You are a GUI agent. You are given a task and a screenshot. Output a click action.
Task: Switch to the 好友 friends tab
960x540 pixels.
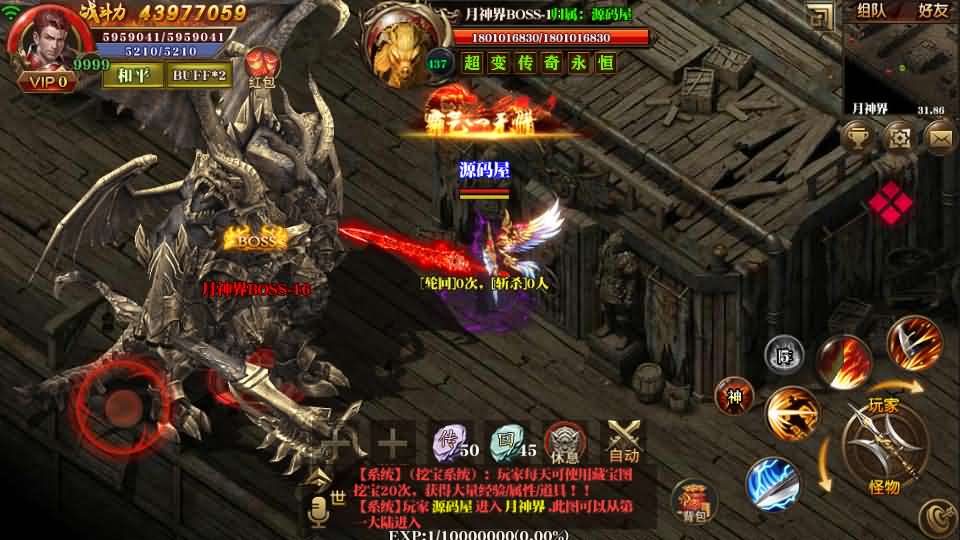(932, 11)
